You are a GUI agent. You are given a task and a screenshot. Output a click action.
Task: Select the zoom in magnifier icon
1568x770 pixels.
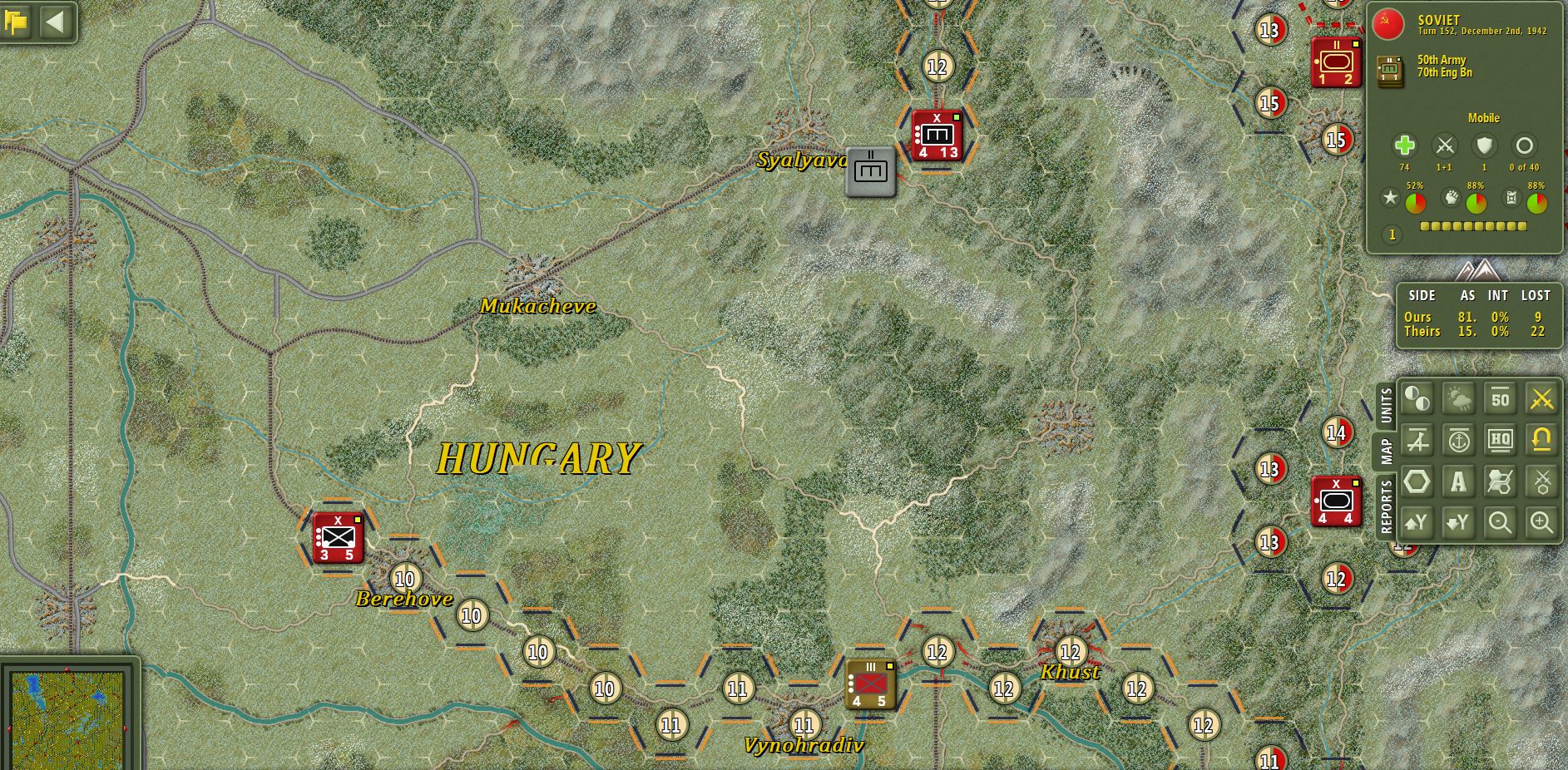point(1541,521)
